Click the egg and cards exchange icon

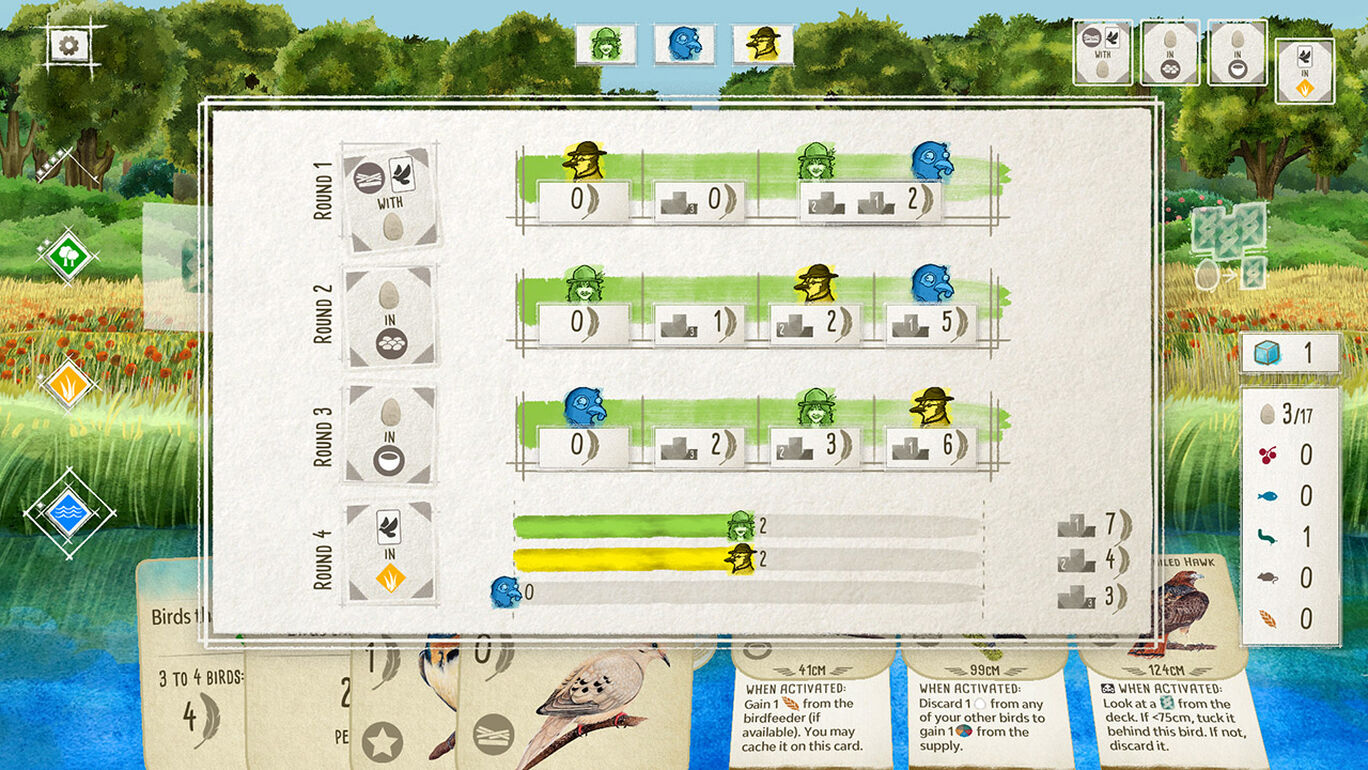(x=1228, y=248)
